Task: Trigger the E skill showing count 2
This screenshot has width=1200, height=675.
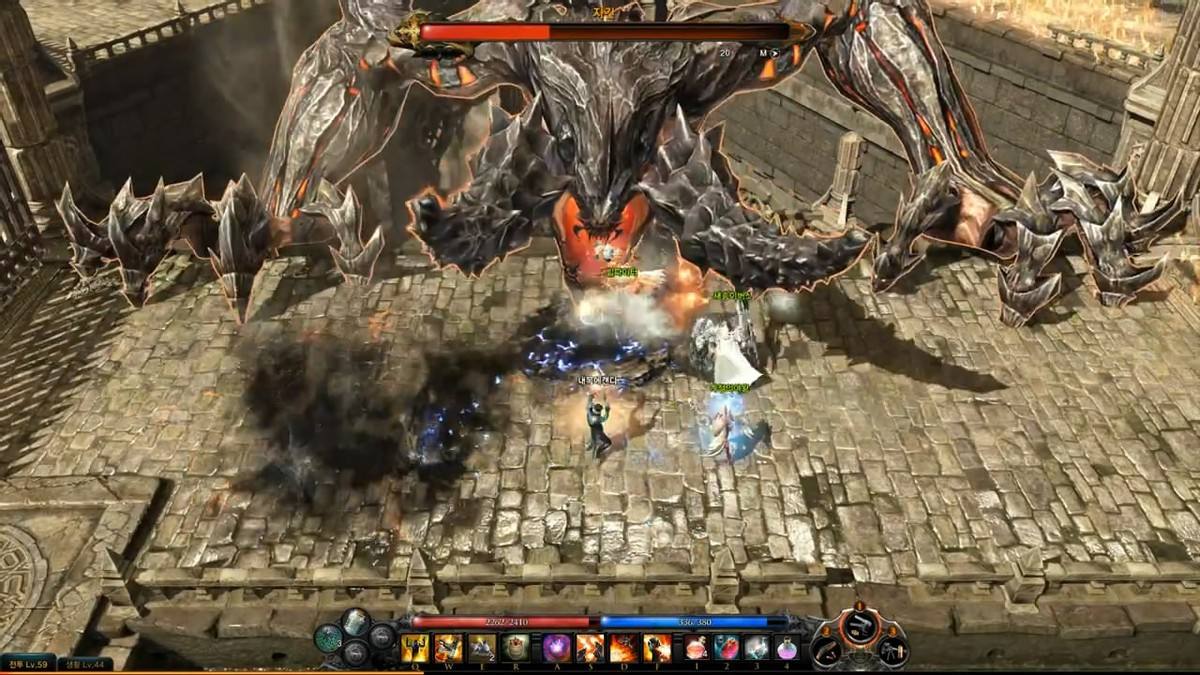Action: click(x=482, y=648)
